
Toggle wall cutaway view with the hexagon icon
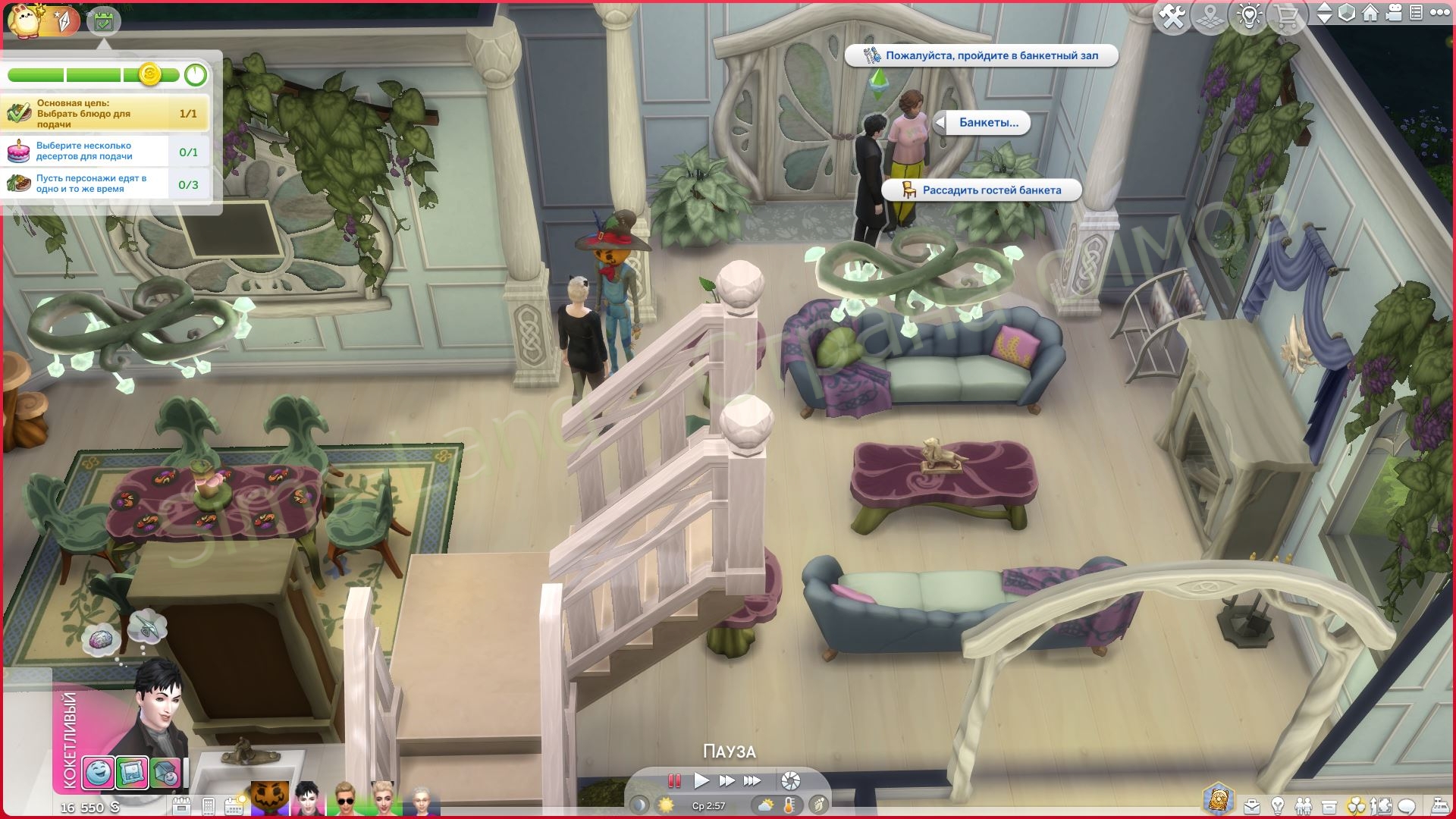coord(1348,13)
